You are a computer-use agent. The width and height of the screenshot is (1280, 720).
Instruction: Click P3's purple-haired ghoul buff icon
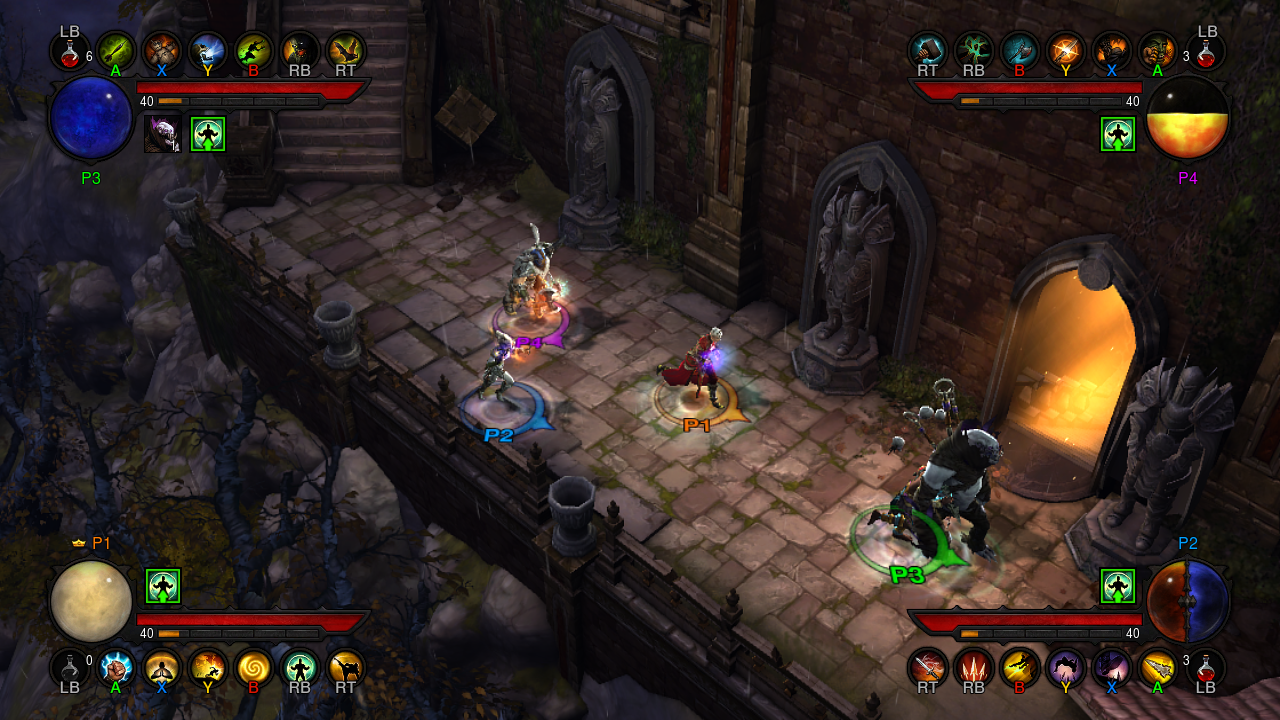162,134
